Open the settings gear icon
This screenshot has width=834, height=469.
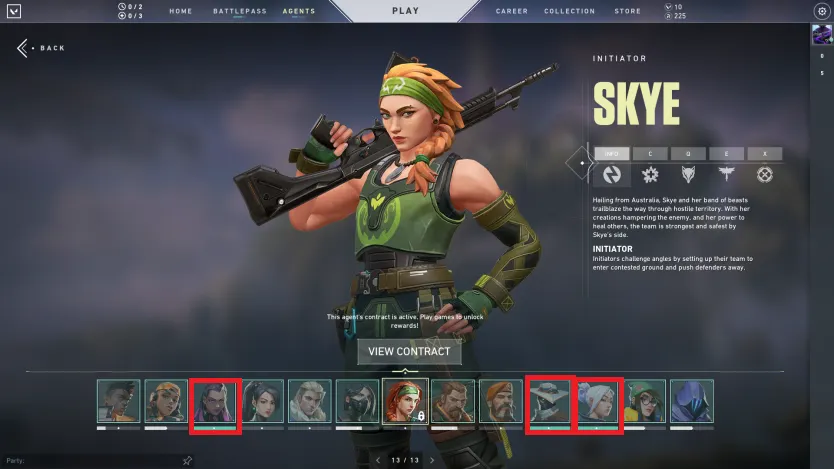click(822, 11)
